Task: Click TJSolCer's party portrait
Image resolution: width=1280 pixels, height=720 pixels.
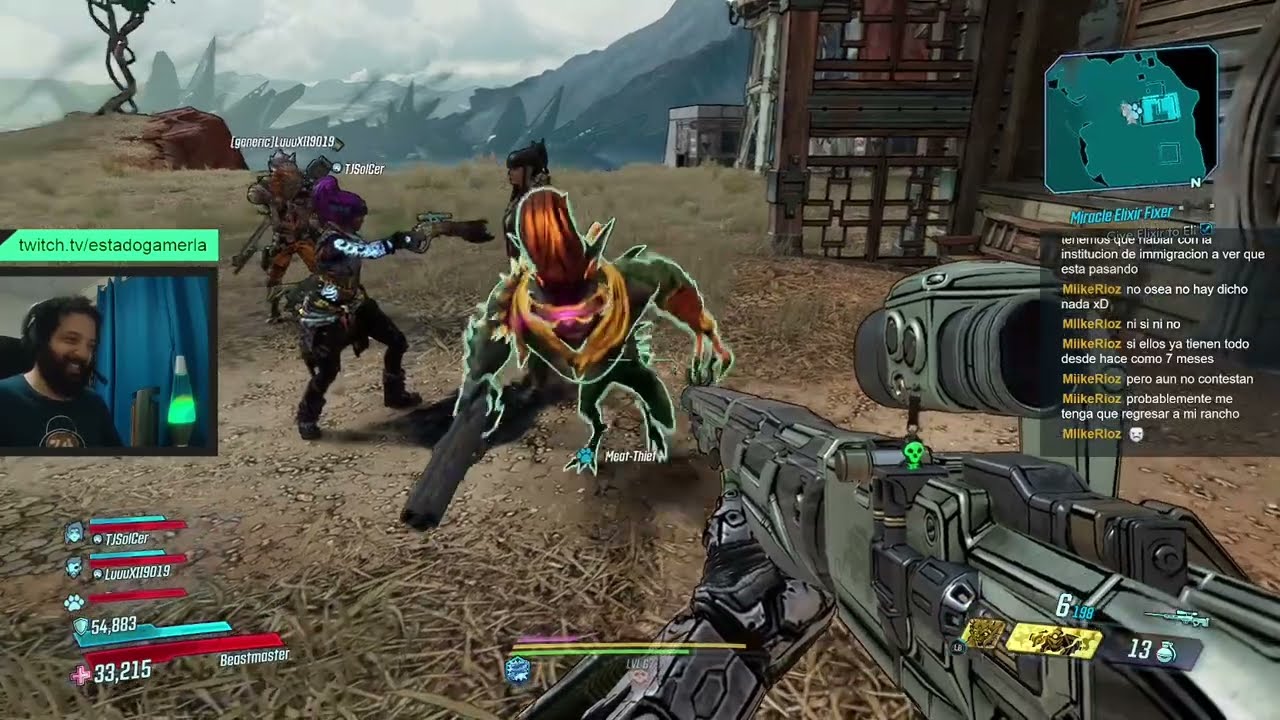Action: 74,531
